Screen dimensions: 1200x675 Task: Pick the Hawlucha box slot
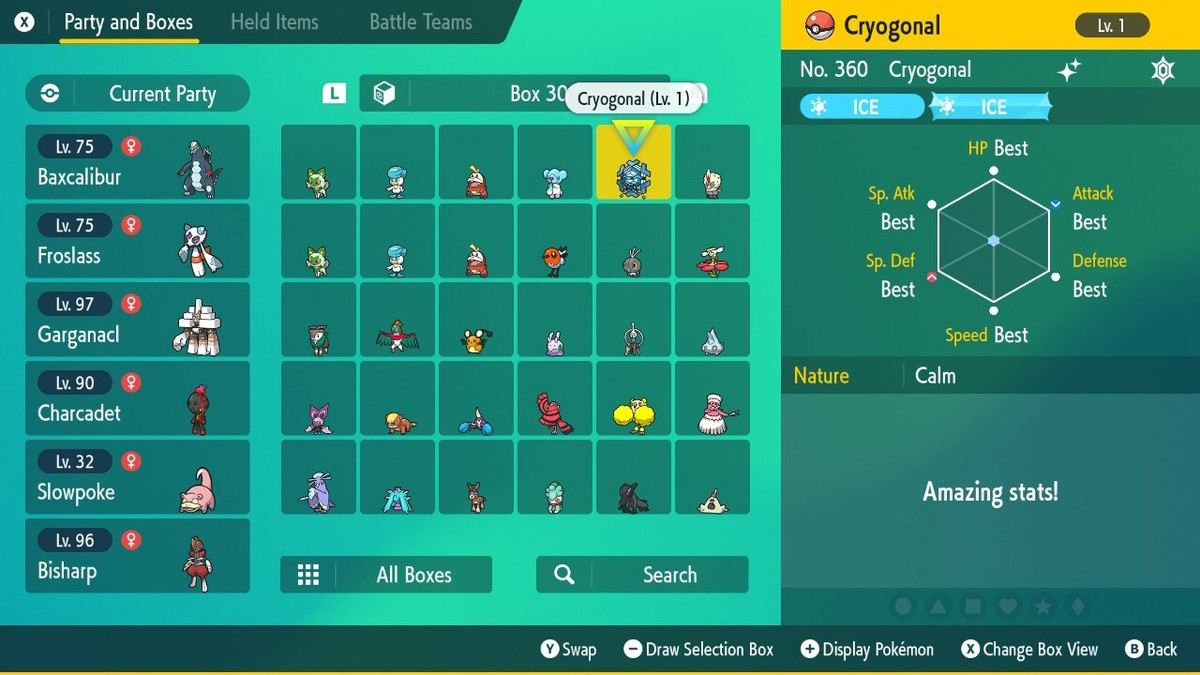397,320
